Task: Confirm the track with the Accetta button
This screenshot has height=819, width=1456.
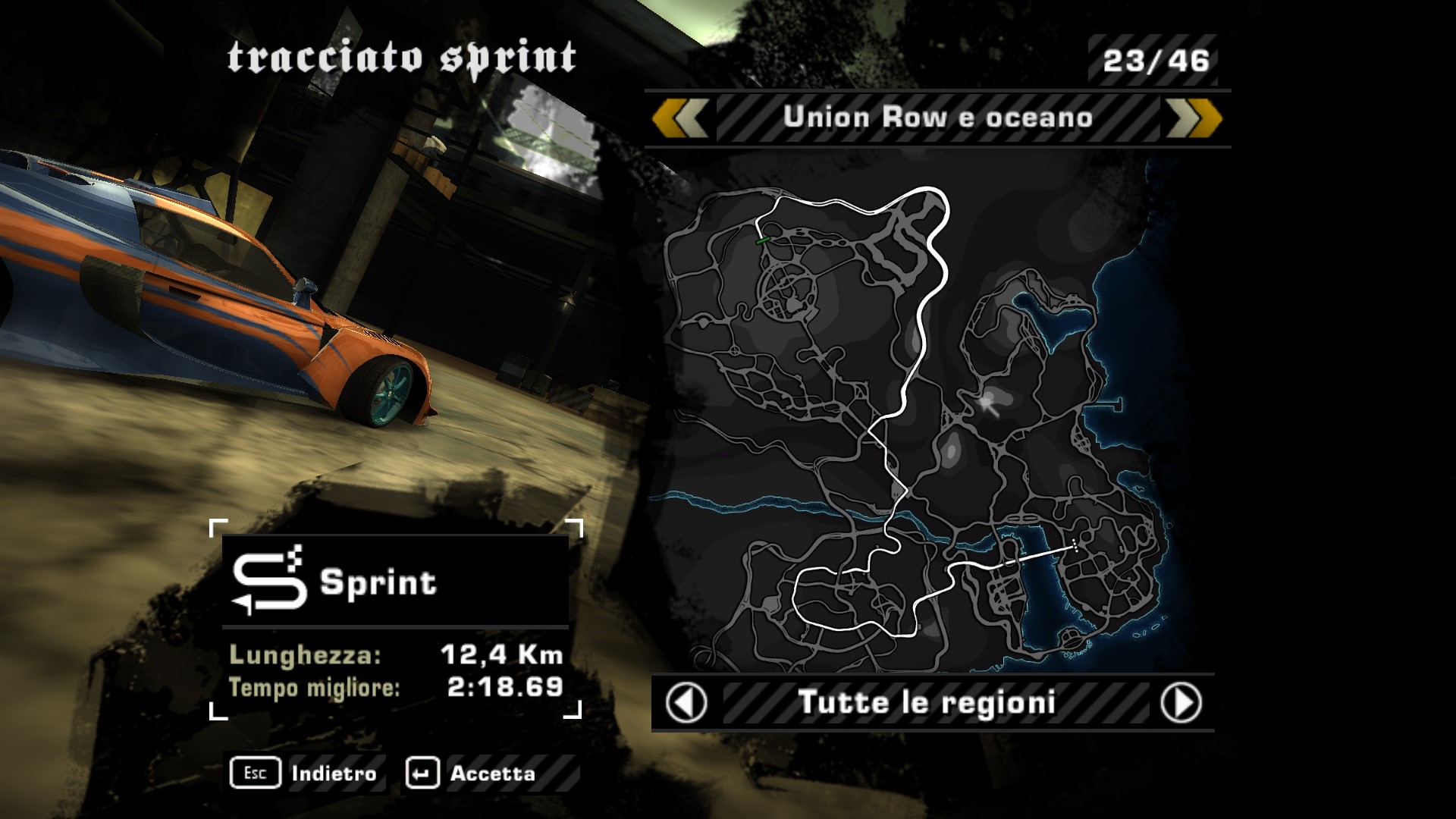Action: pyautogui.click(x=472, y=773)
